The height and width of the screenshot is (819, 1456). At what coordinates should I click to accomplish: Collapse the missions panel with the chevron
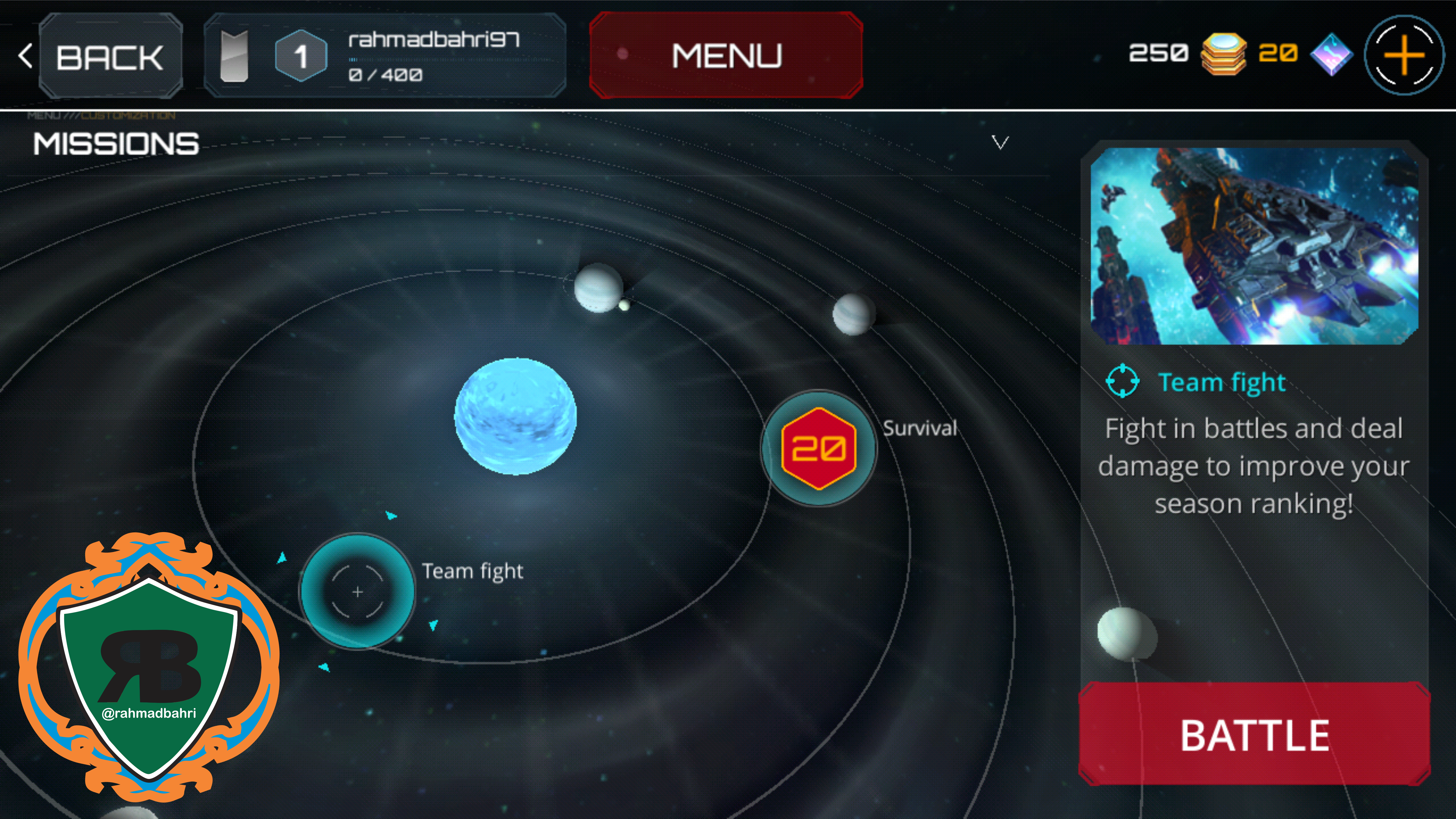pyautogui.click(x=1000, y=143)
